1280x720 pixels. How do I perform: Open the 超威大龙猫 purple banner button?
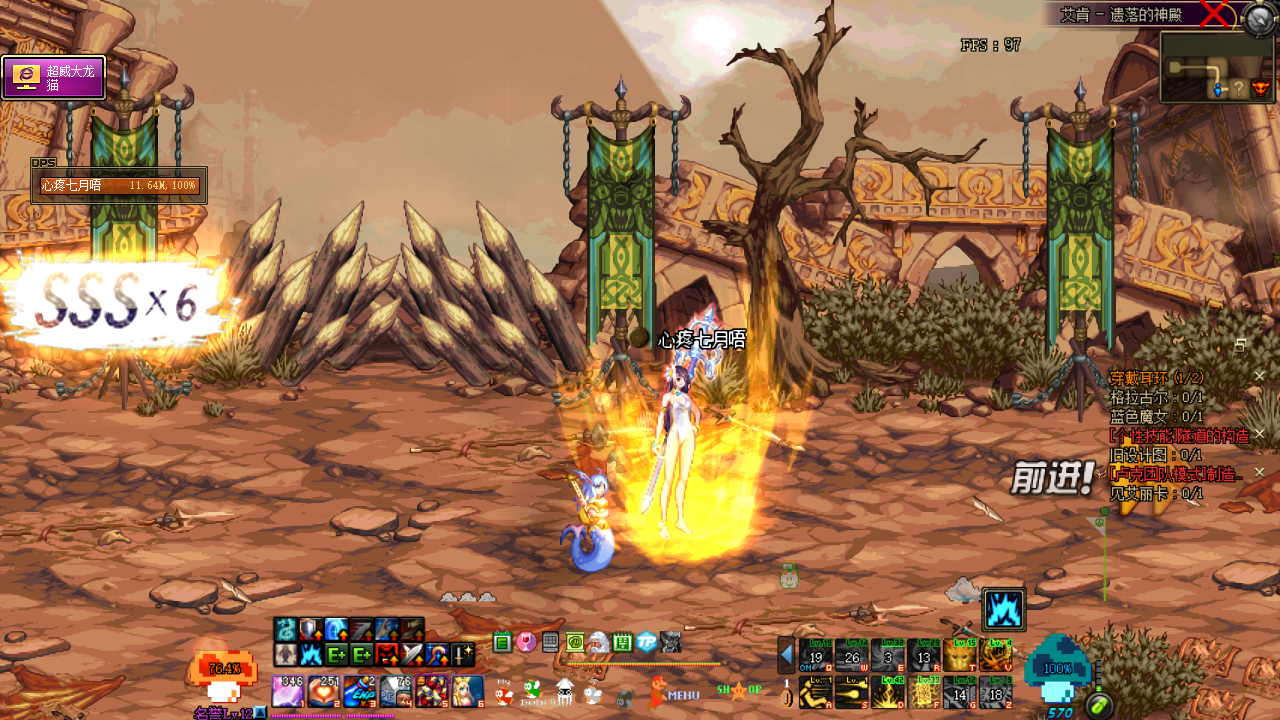coord(54,77)
